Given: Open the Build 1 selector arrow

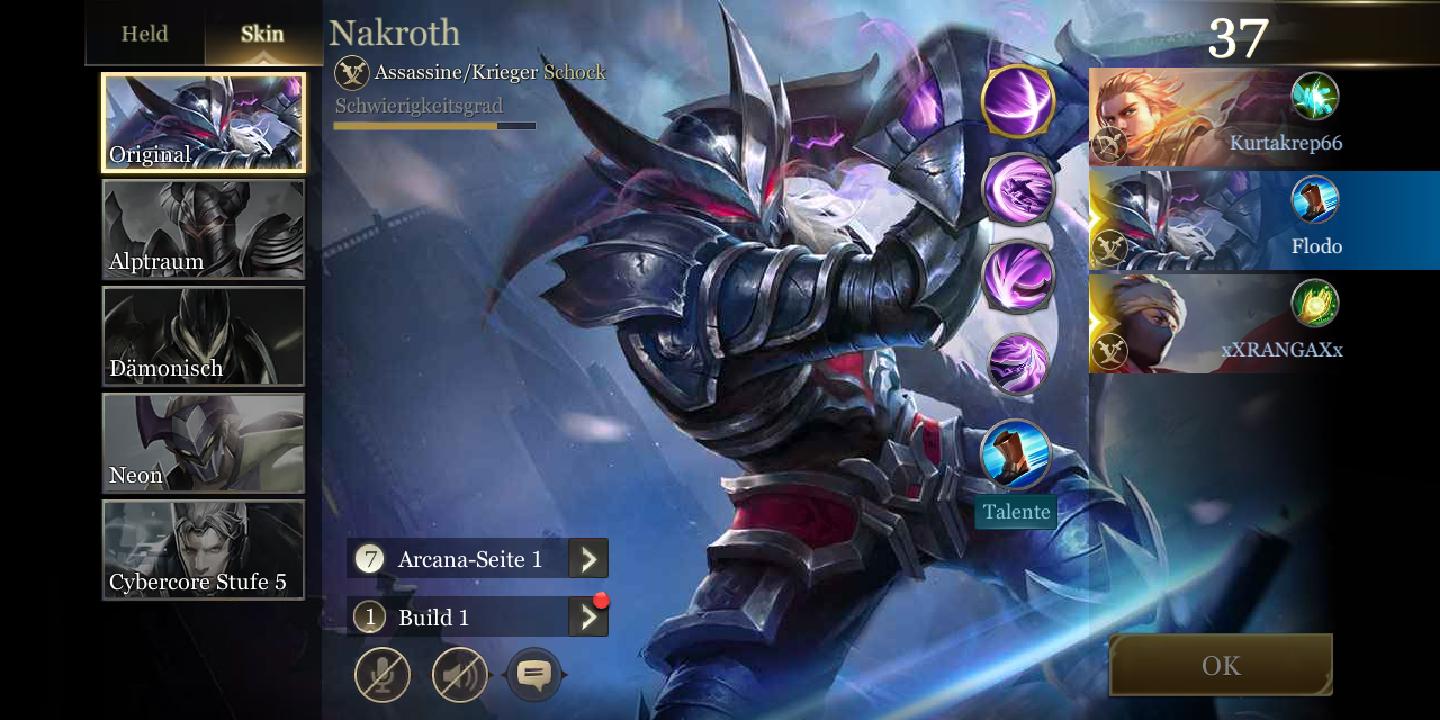Looking at the screenshot, I should (588, 617).
